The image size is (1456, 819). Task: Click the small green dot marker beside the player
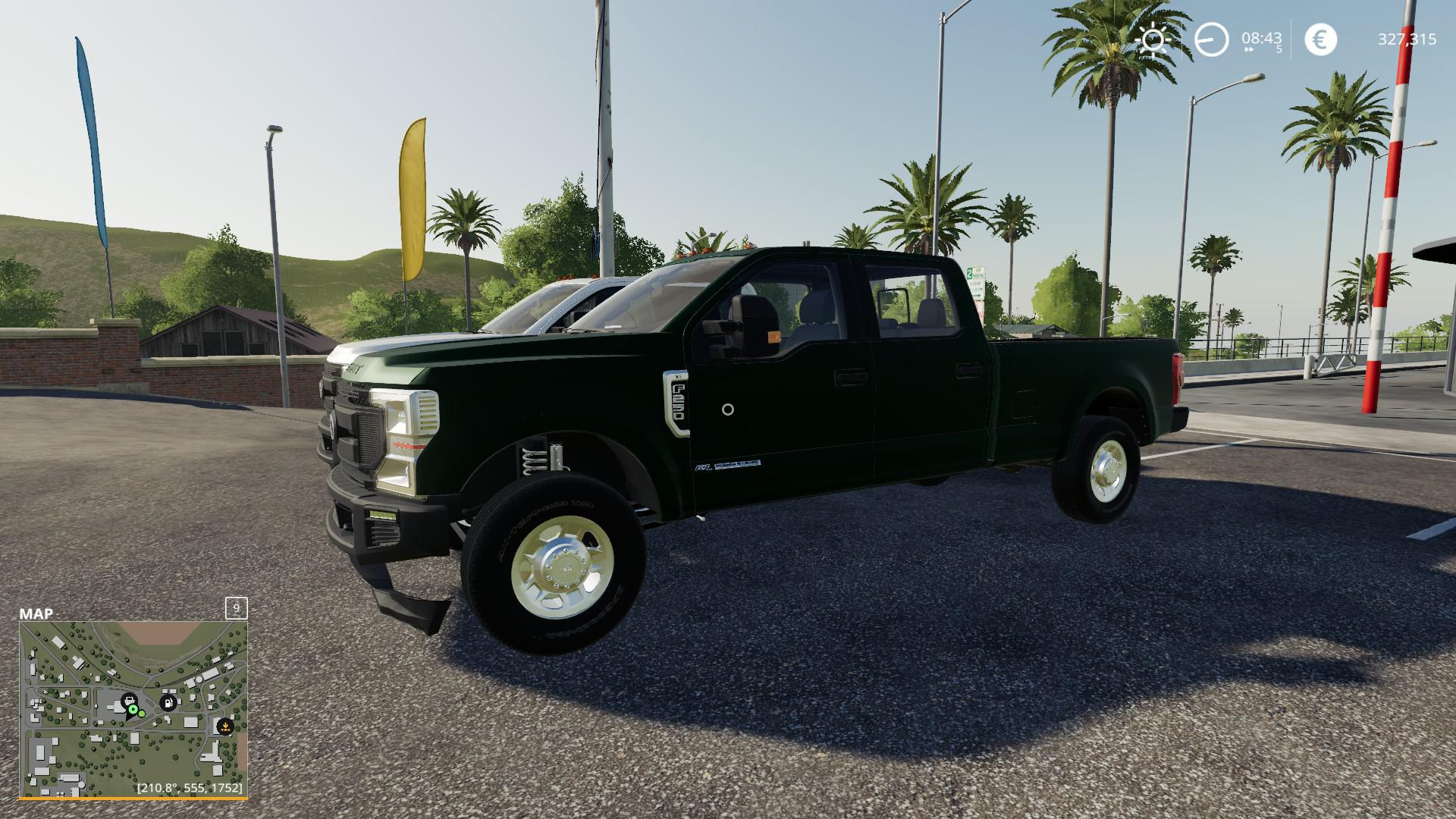point(142,714)
